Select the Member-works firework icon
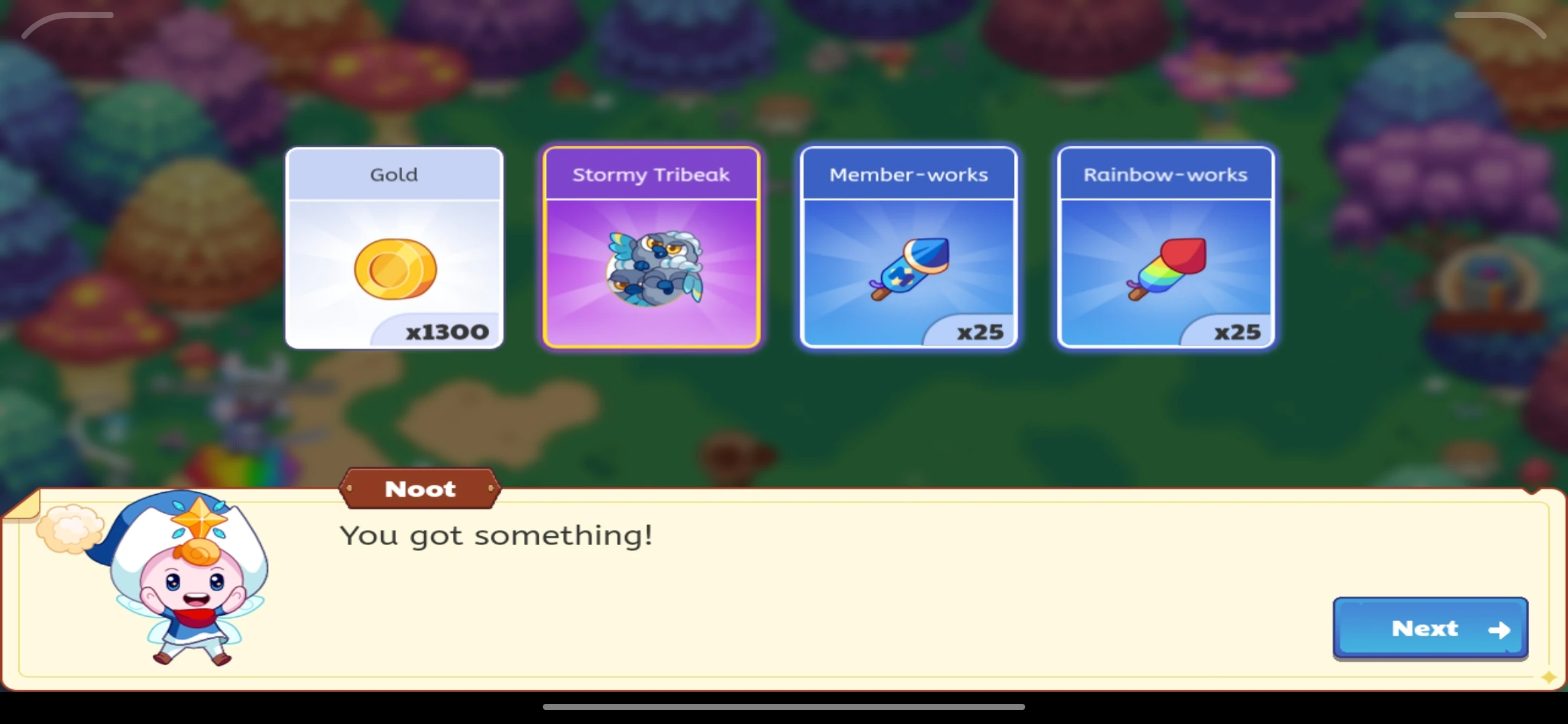The height and width of the screenshot is (724, 1568). (x=909, y=268)
